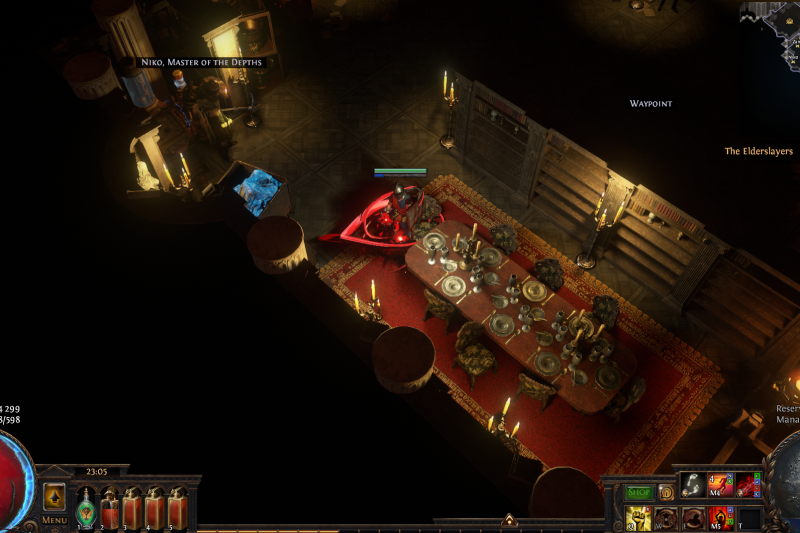Select the red swirling skill in top row
800x533 pixels.
click(x=748, y=486)
